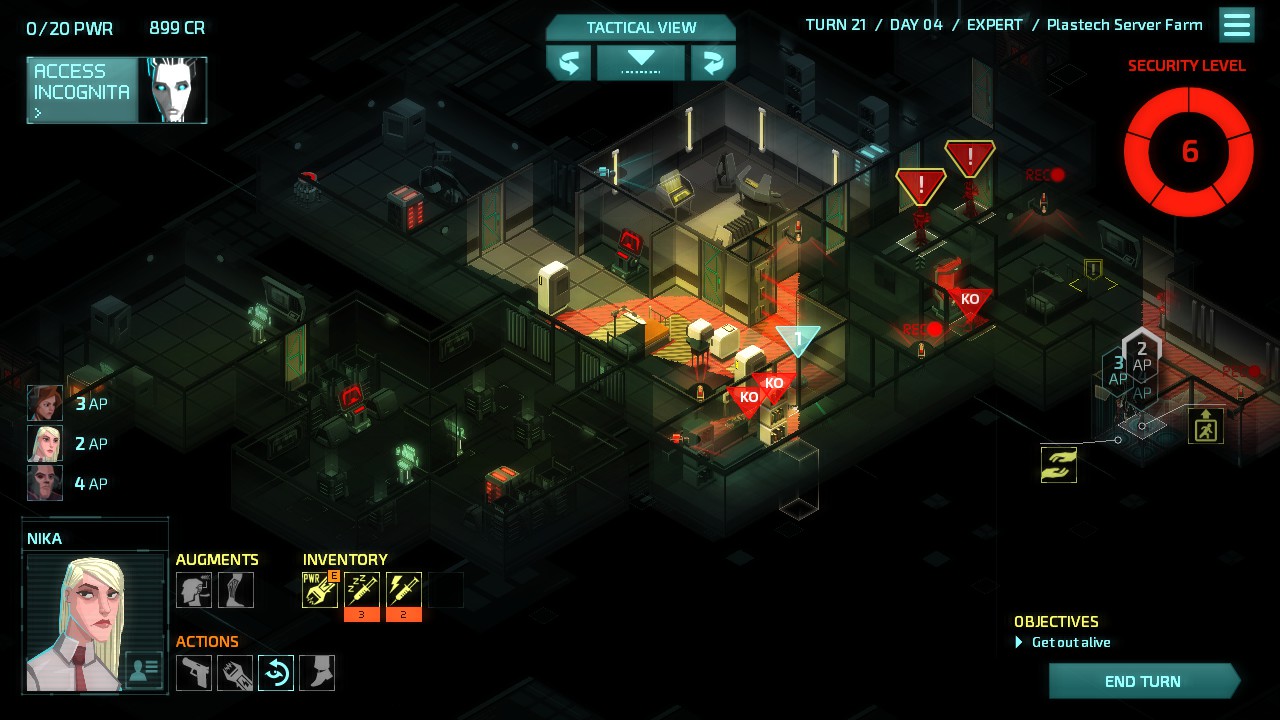The image size is (1280, 720).
Task: Open Nika's agent profile card
Action: [144, 671]
